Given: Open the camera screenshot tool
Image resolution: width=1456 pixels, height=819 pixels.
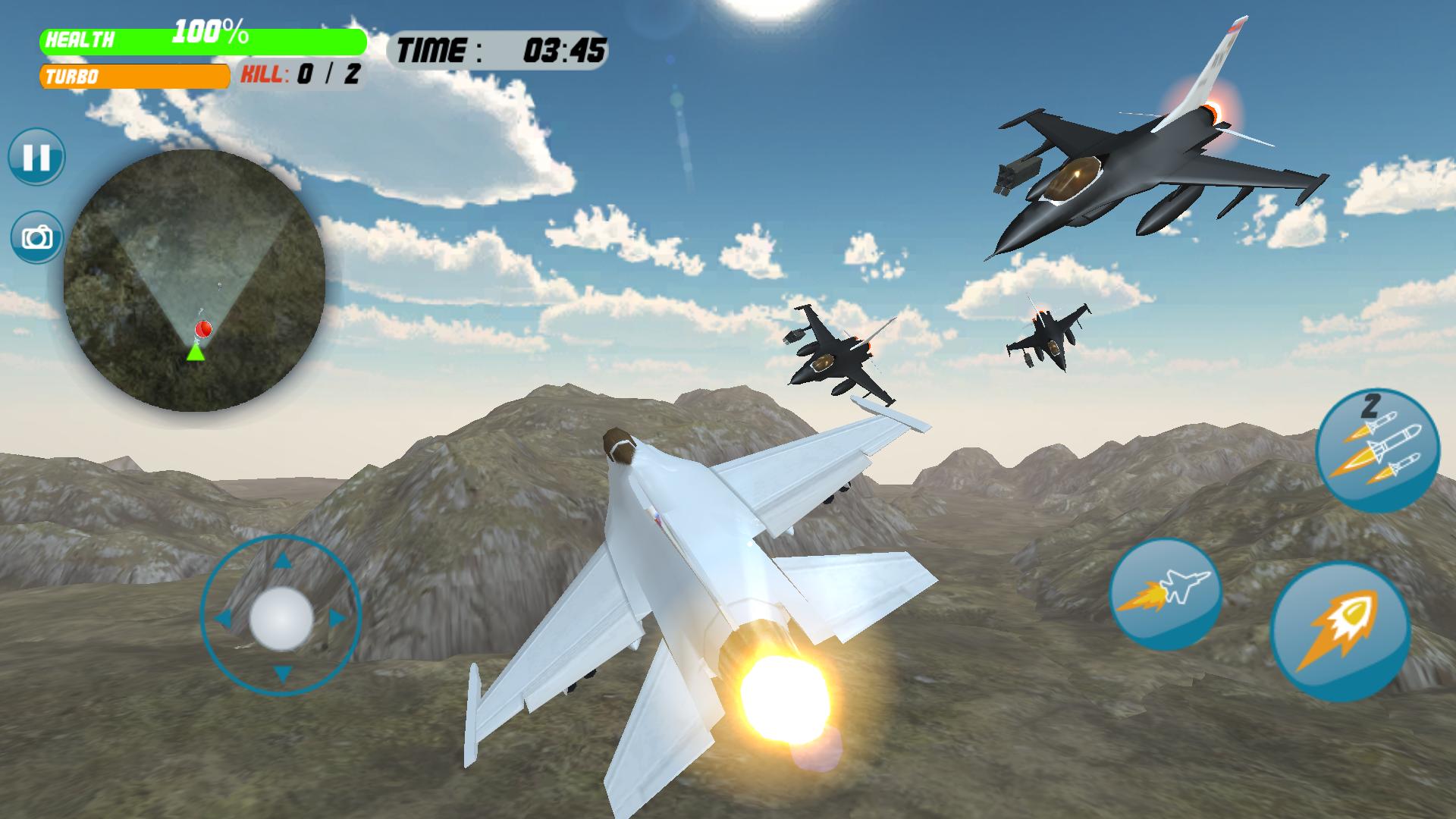Looking at the screenshot, I should point(36,237).
